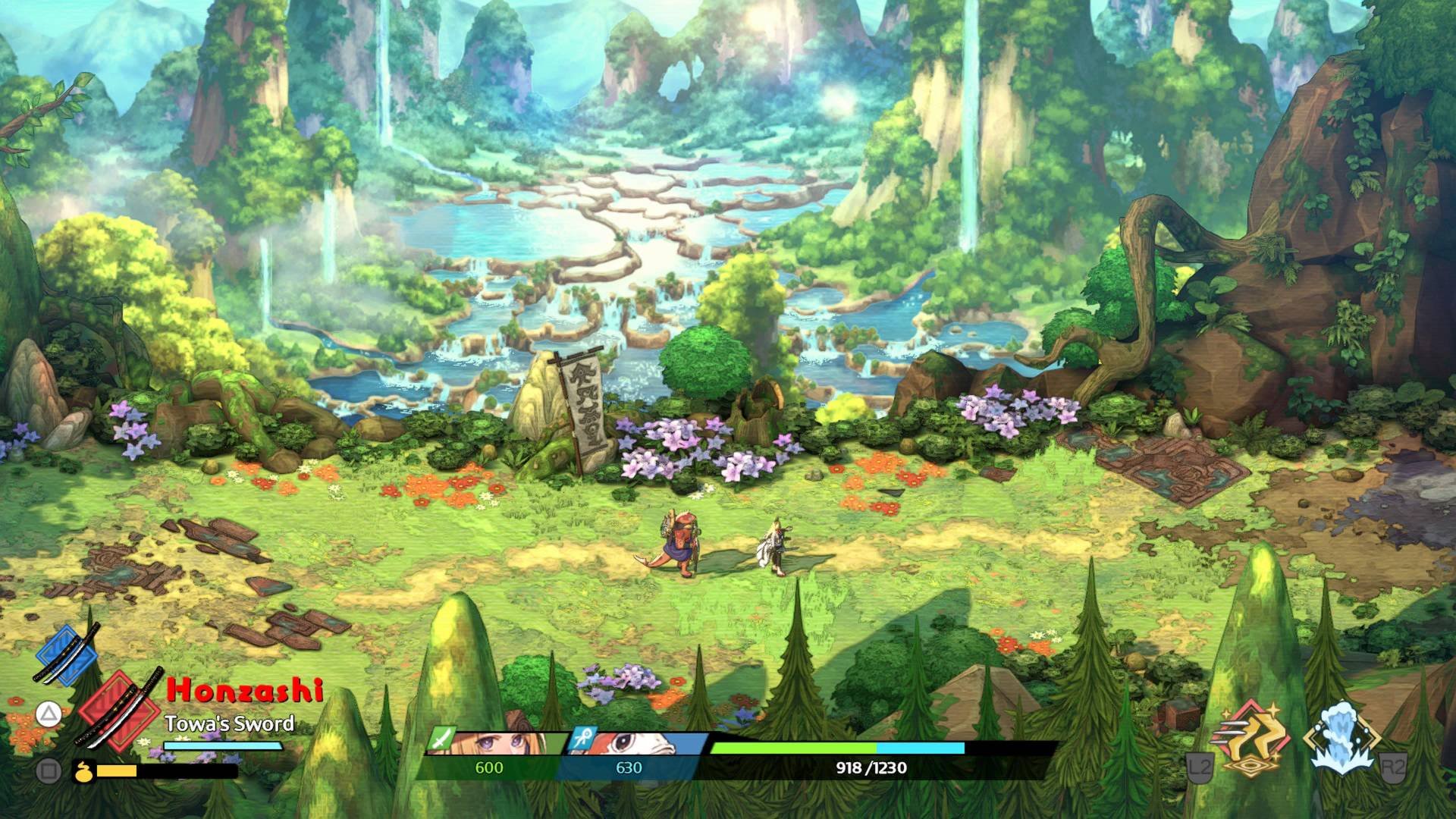The height and width of the screenshot is (819, 1456).
Task: Click the yellow gourd icon
Action: tap(80, 772)
